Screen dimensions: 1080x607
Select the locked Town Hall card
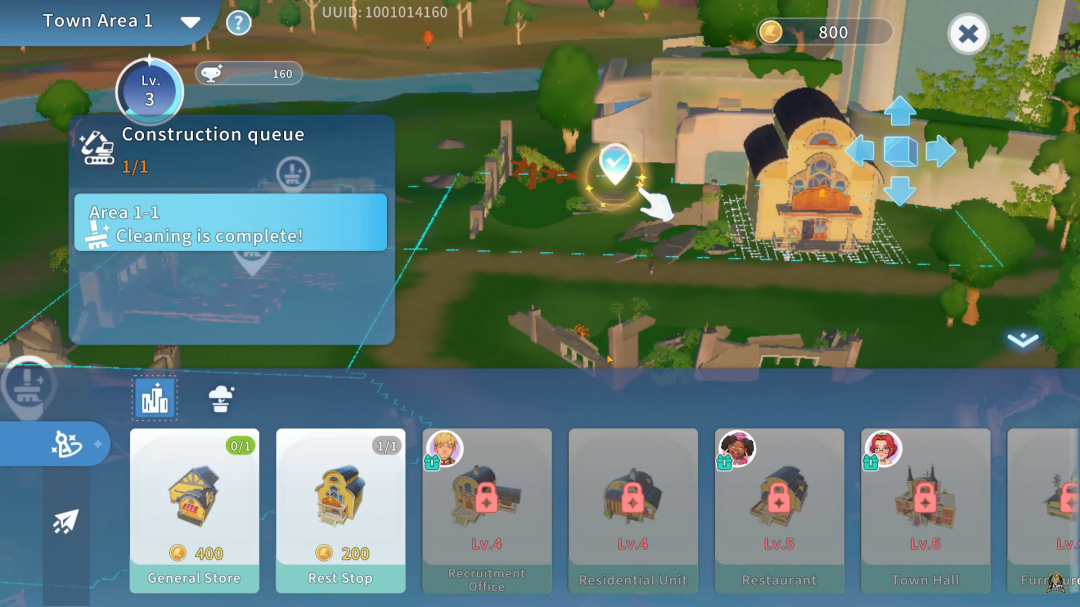925,510
